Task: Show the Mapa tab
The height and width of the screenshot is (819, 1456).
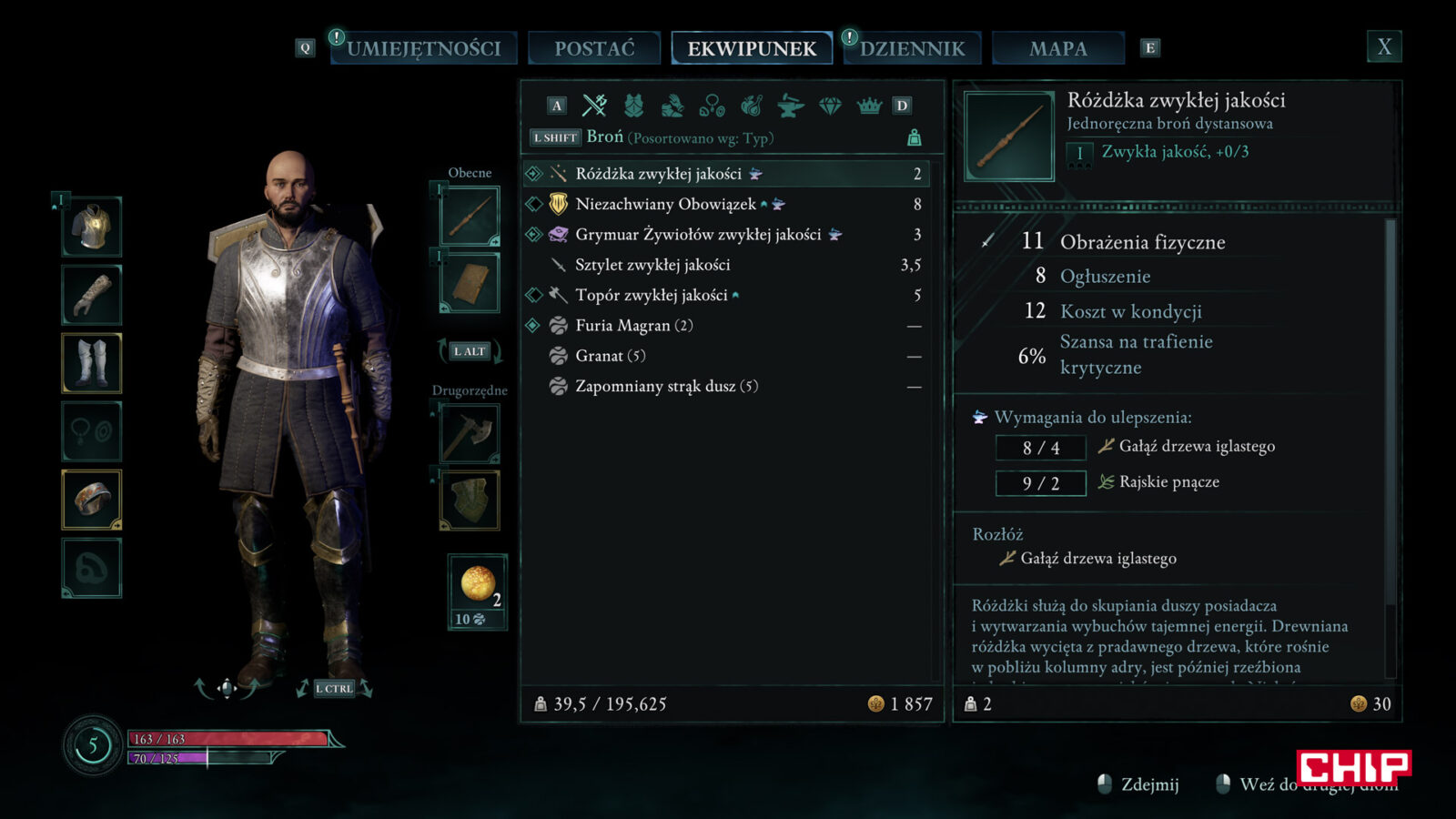Action: (1057, 48)
